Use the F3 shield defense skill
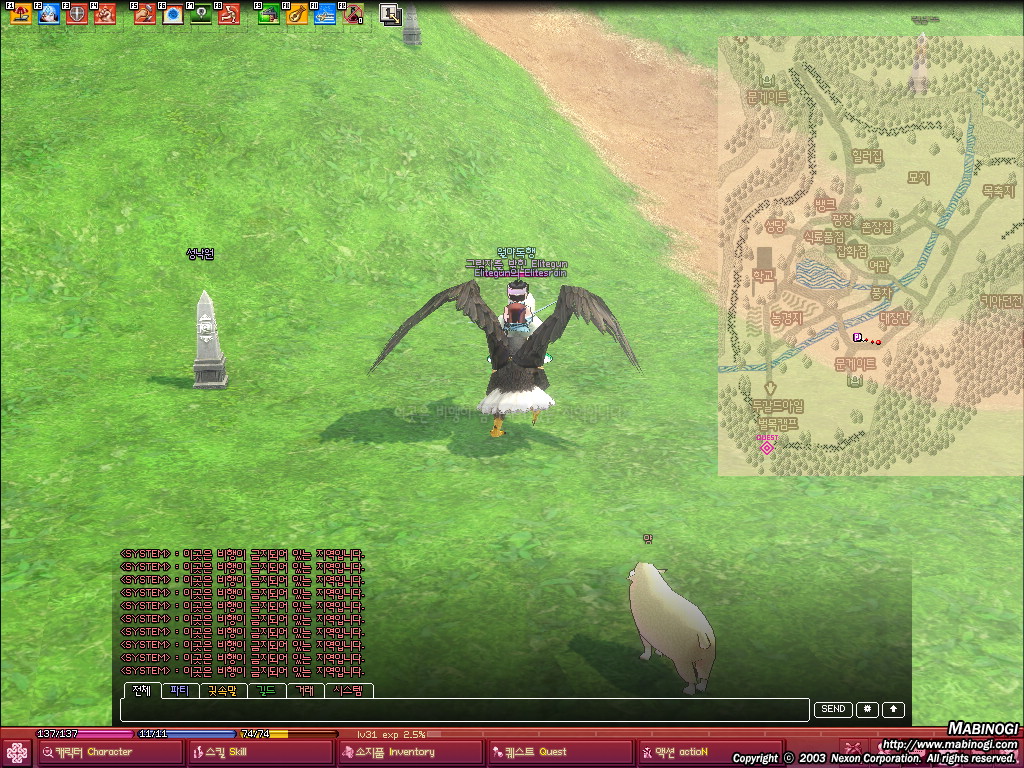 click(x=77, y=14)
